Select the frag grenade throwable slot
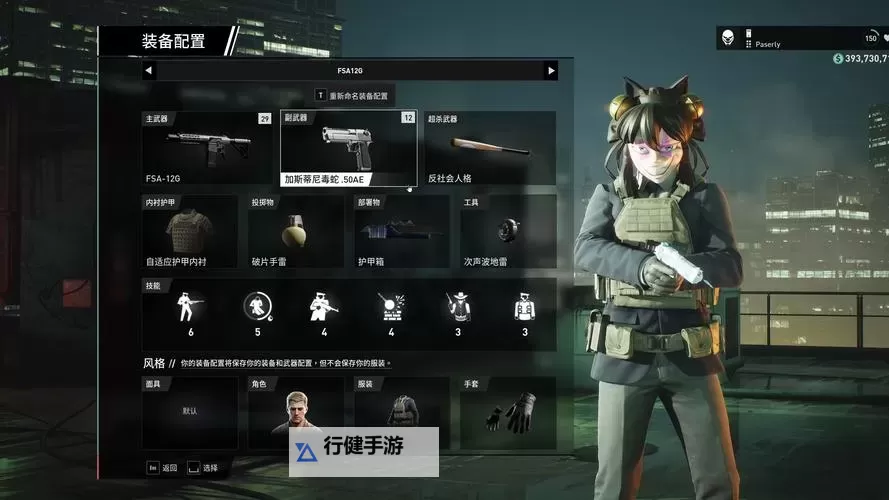The width and height of the screenshot is (889, 500). coord(296,232)
